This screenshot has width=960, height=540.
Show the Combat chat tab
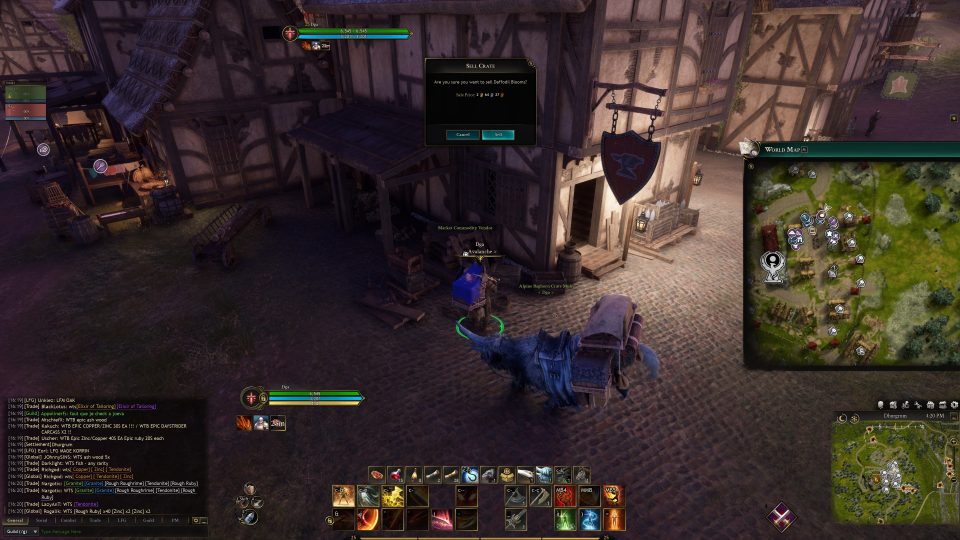[x=68, y=520]
